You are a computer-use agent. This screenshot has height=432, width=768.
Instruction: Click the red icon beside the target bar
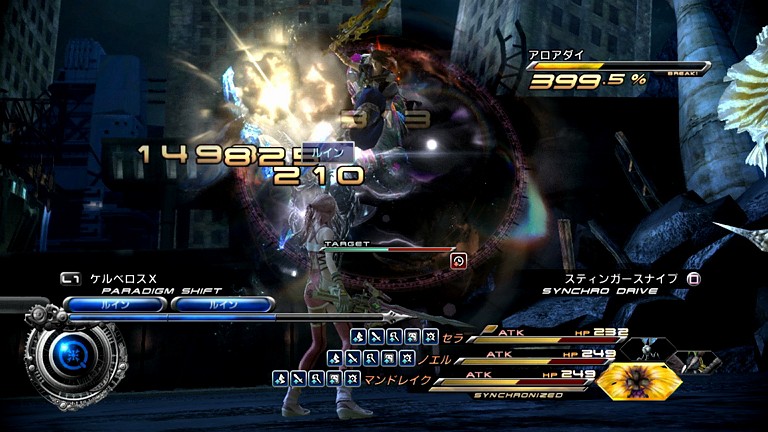point(458,261)
